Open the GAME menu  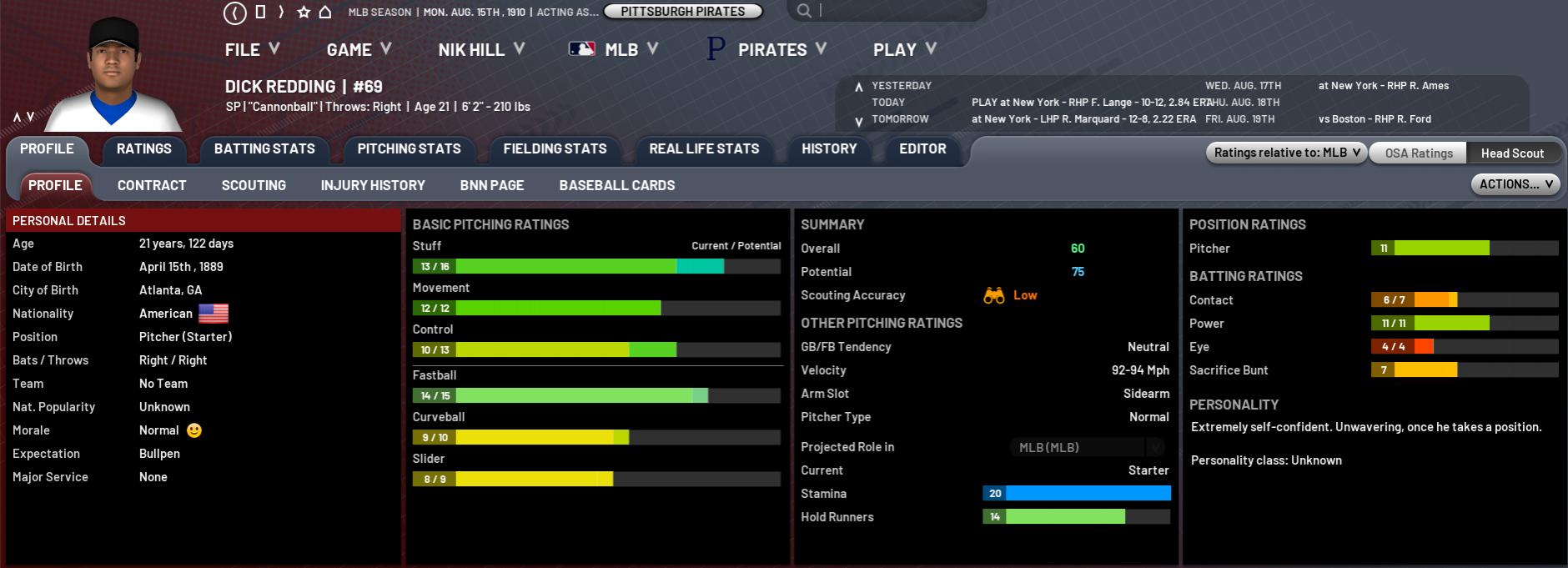359,50
